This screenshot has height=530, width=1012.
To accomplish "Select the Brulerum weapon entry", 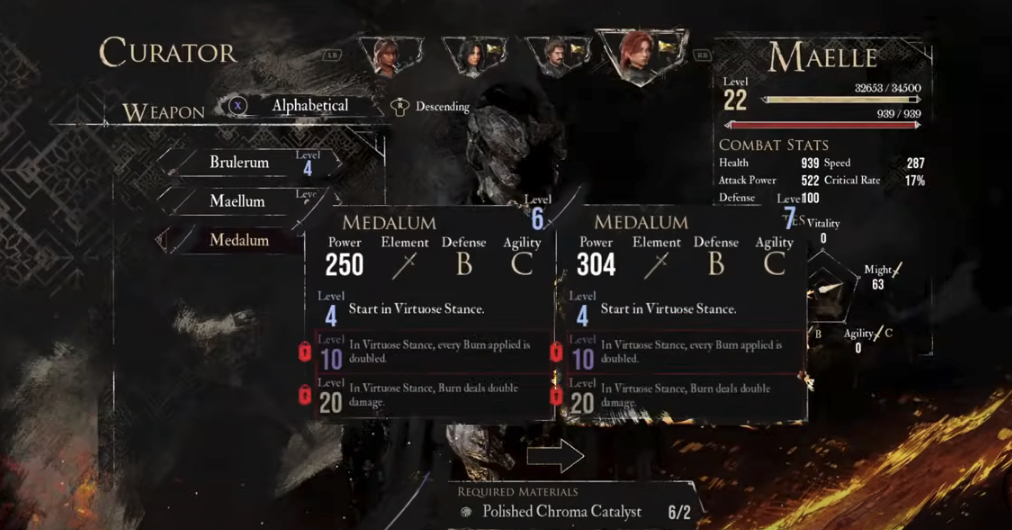I will click(240, 162).
